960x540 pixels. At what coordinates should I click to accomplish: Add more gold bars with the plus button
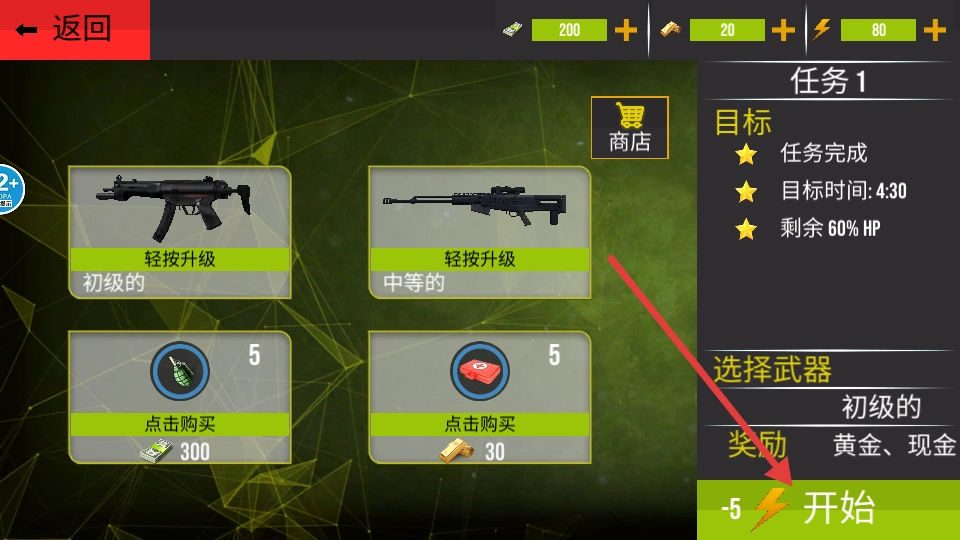[x=784, y=30]
